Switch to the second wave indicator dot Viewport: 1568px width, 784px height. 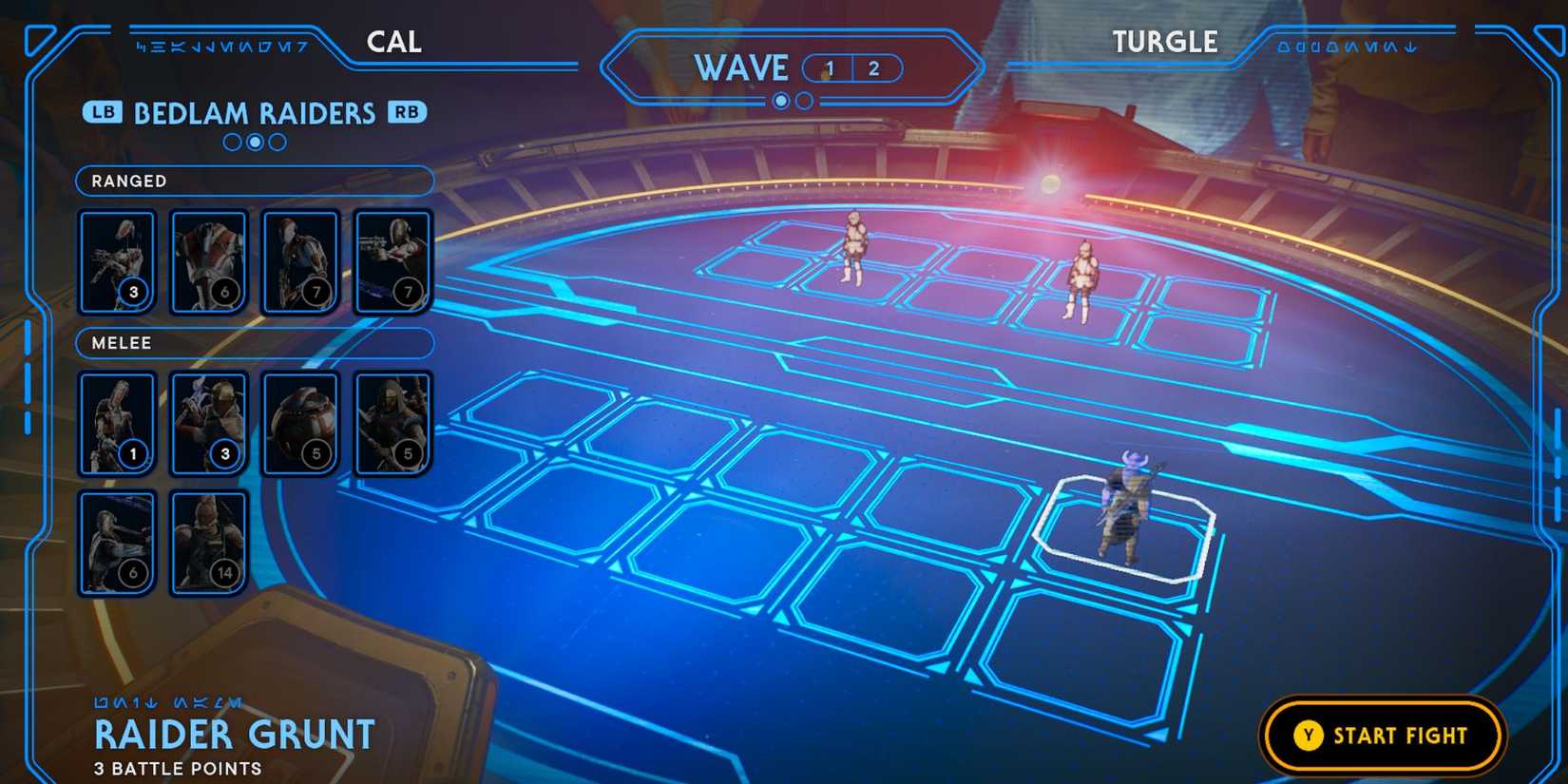click(804, 101)
